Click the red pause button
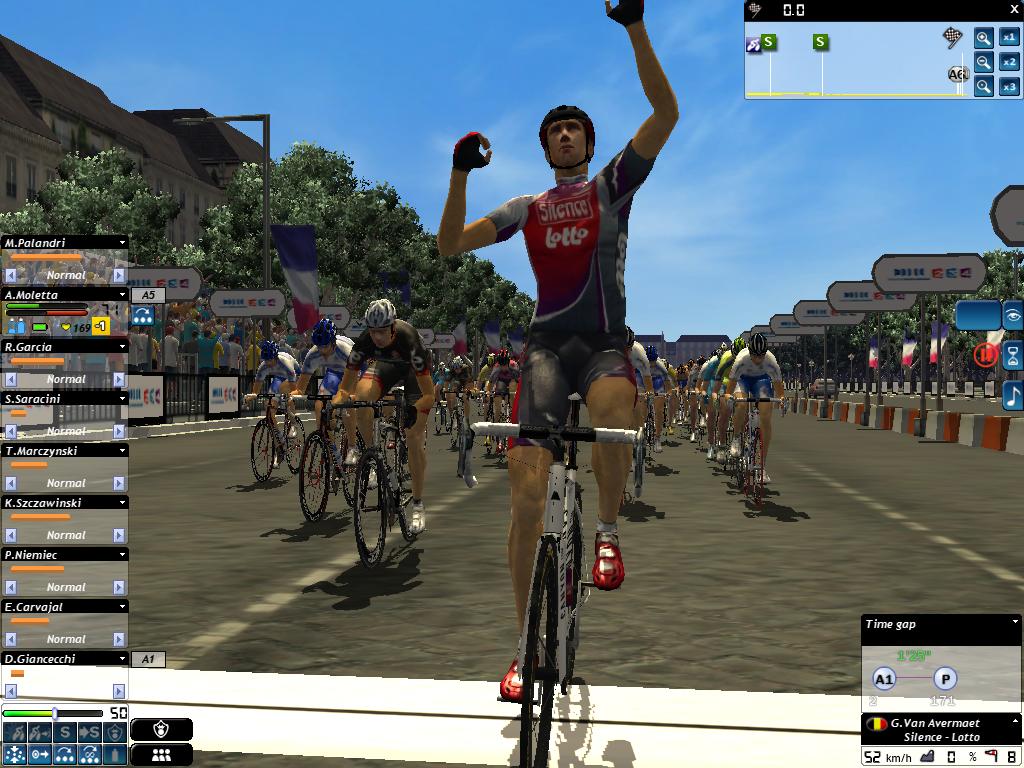The image size is (1024, 768). pos(986,354)
